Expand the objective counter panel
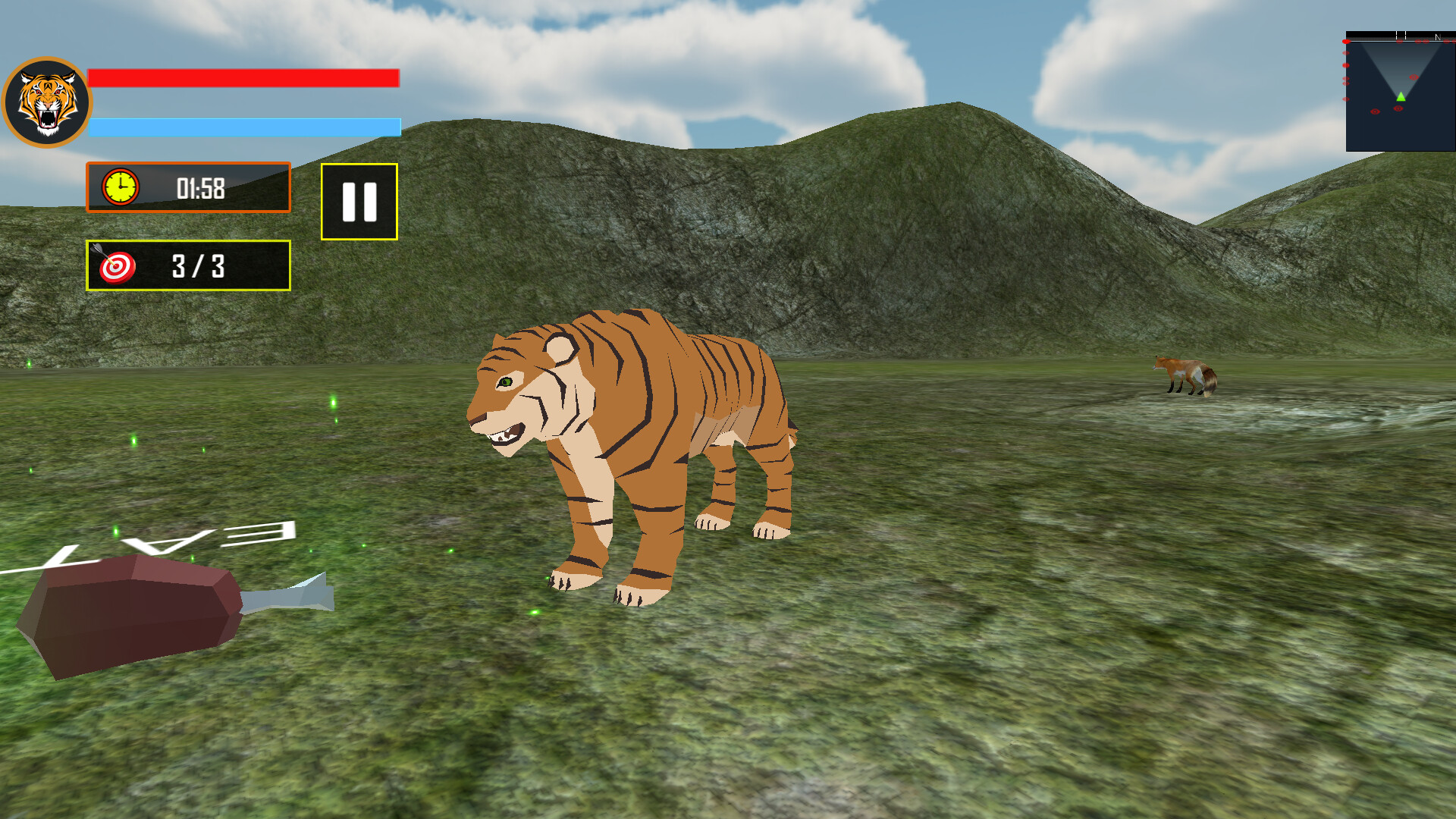Screen dimensions: 1456x819 point(188,267)
